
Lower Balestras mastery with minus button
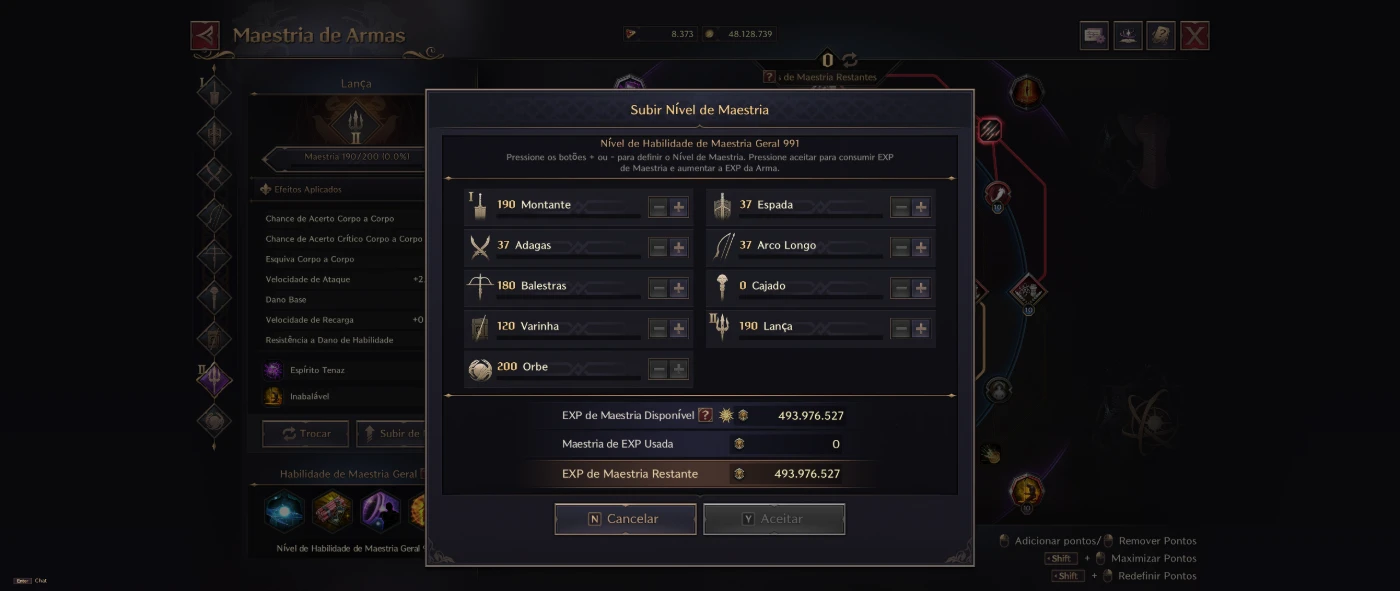658,288
